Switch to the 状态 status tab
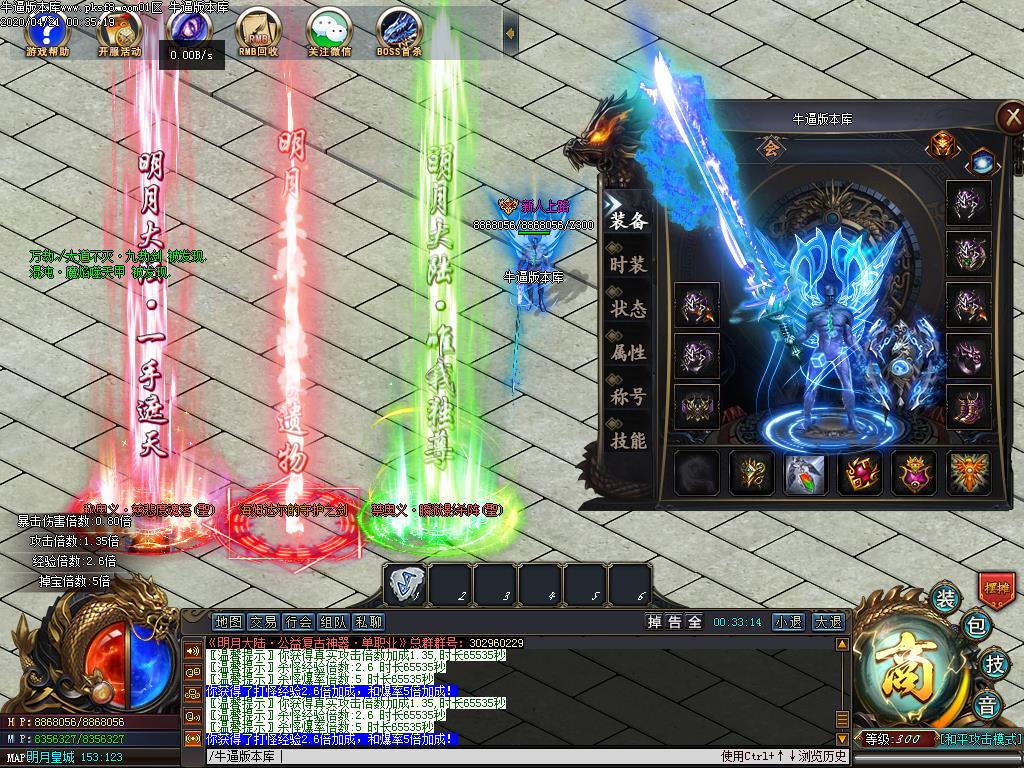The image size is (1024, 768). coord(628,309)
